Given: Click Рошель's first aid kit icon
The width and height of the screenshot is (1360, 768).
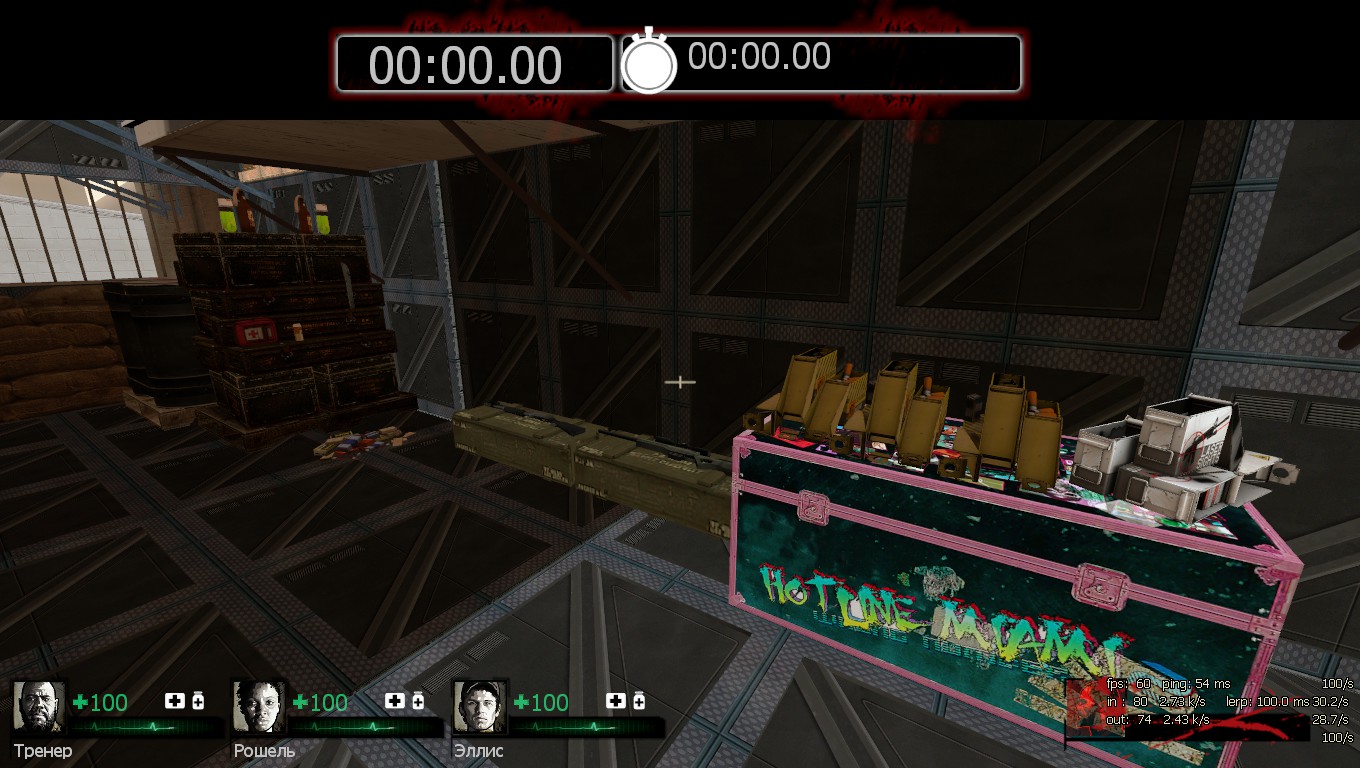Looking at the screenshot, I should pyautogui.click(x=395, y=702).
